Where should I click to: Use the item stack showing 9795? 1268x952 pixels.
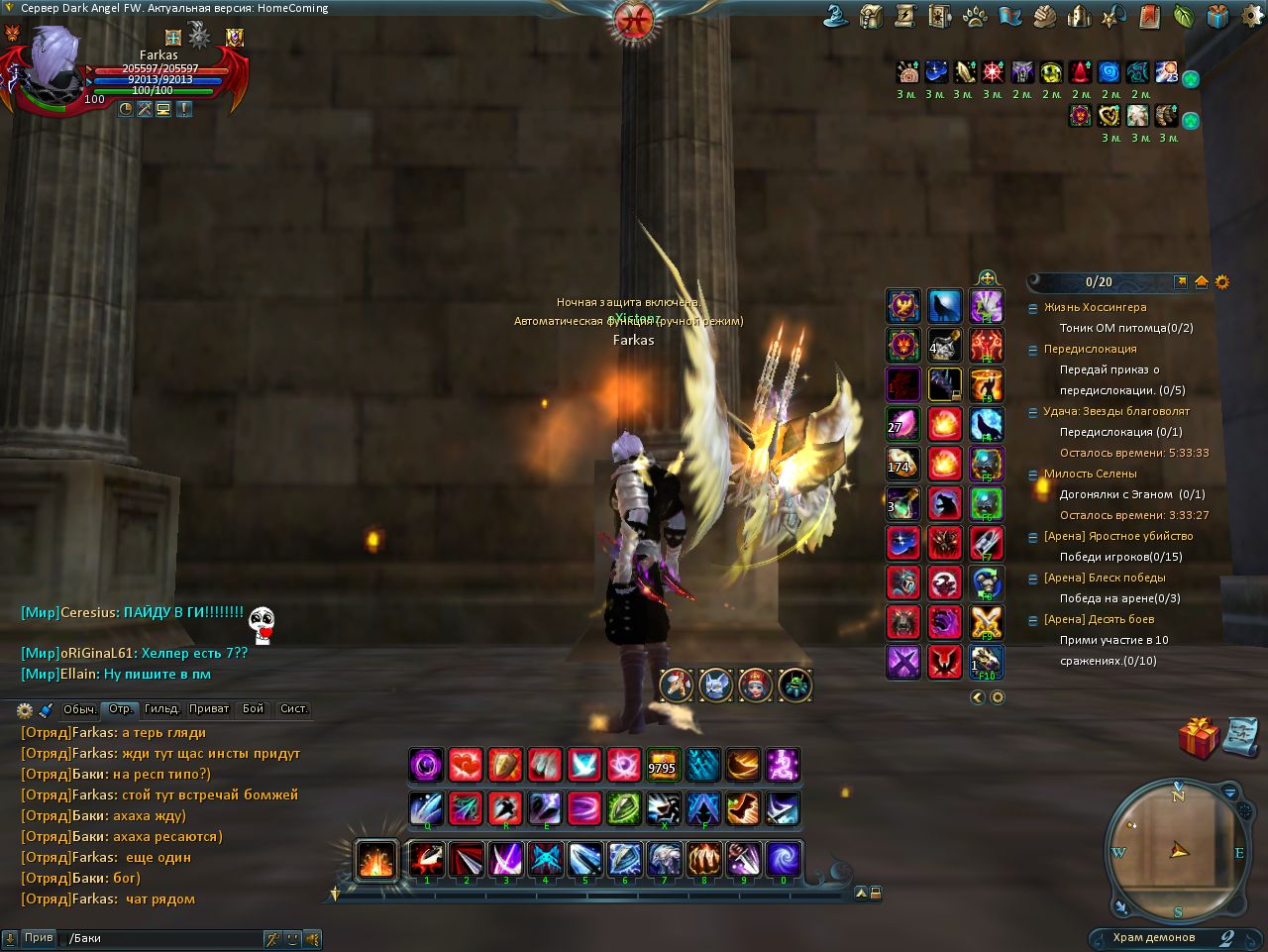663,765
